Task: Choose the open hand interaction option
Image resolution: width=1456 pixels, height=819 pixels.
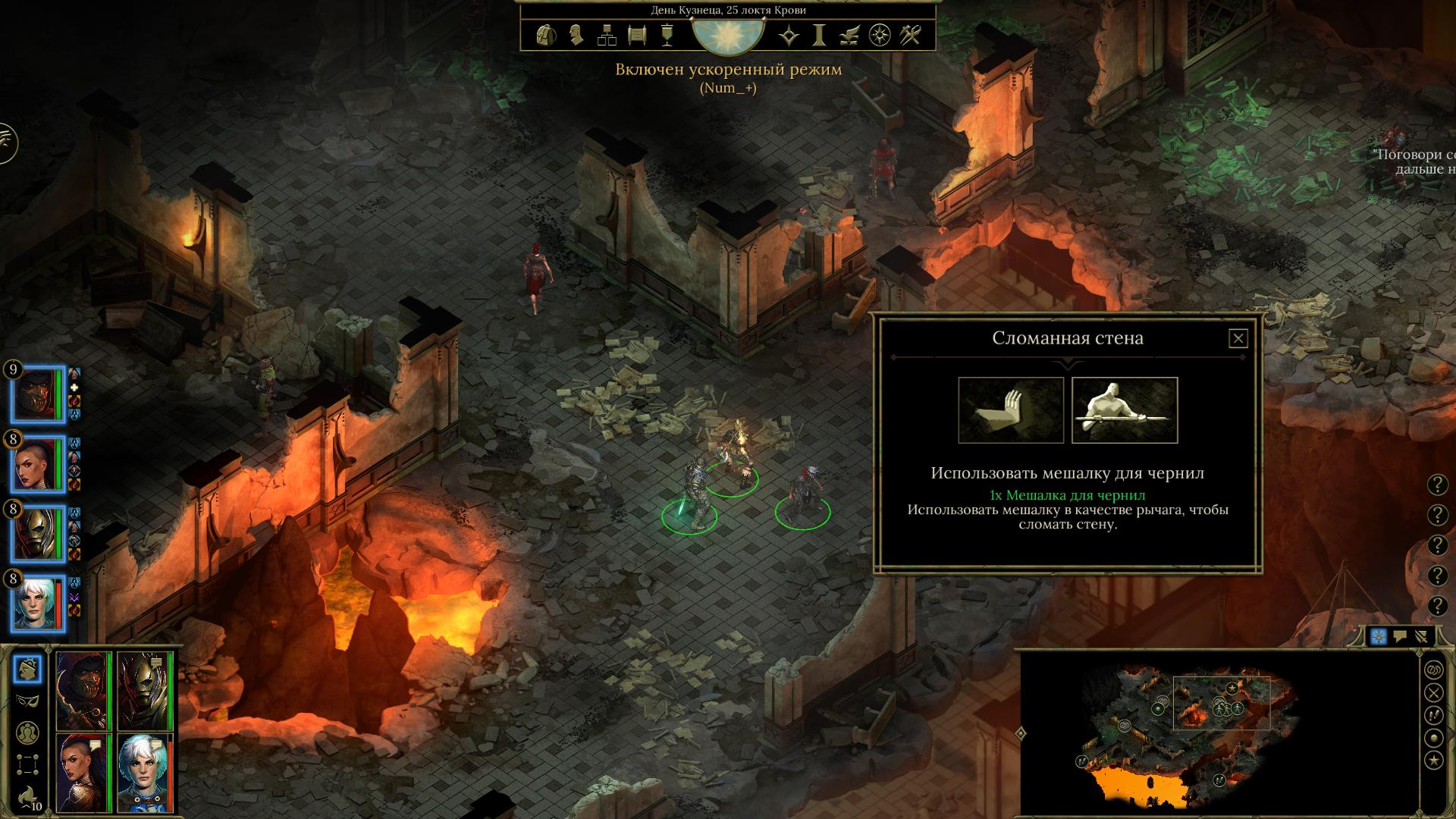Action: tap(1010, 409)
